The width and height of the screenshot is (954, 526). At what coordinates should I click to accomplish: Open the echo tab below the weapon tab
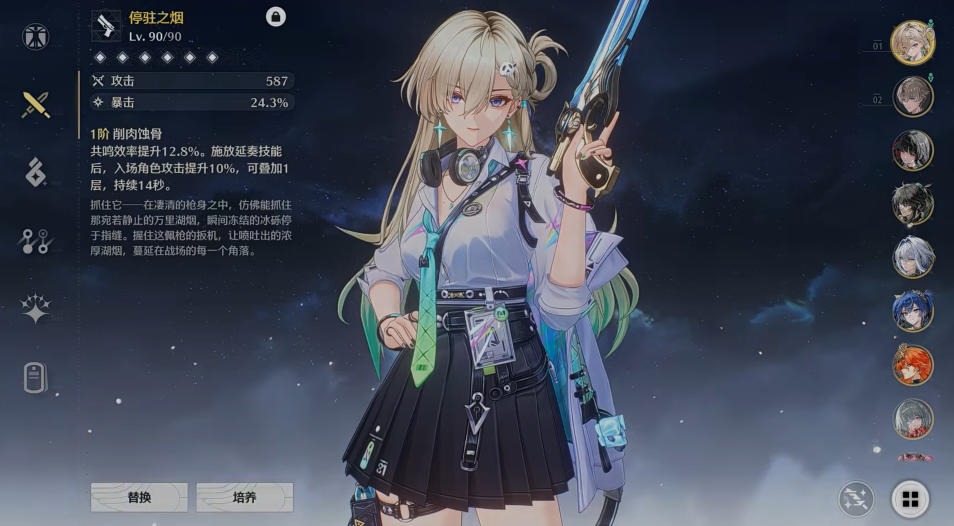[x=36, y=172]
